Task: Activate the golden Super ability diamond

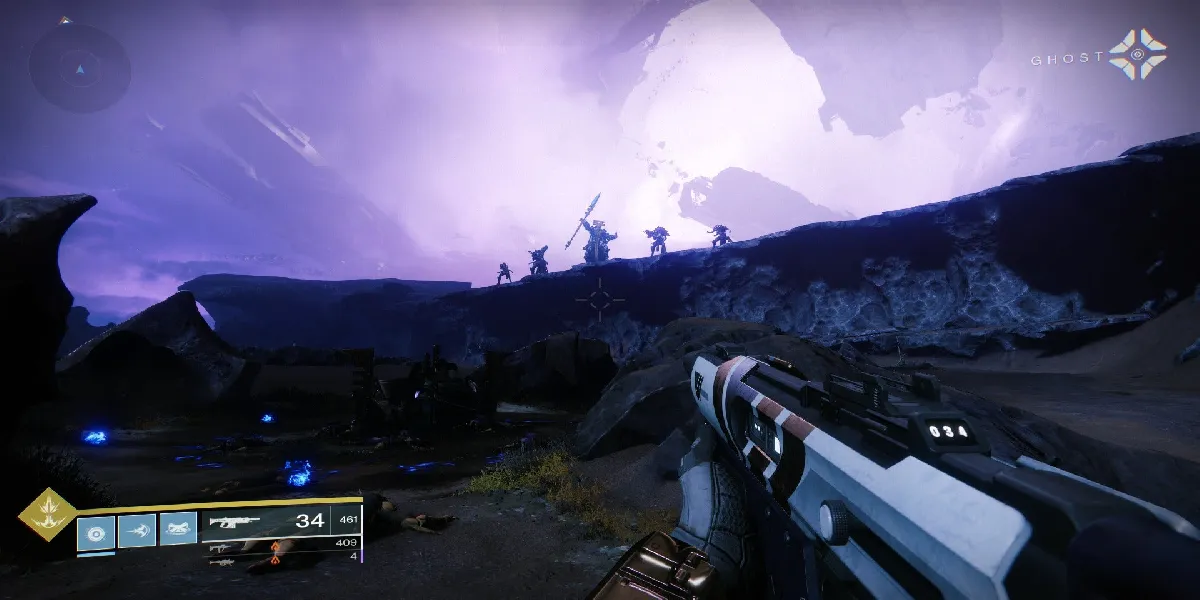Action: pos(45,515)
